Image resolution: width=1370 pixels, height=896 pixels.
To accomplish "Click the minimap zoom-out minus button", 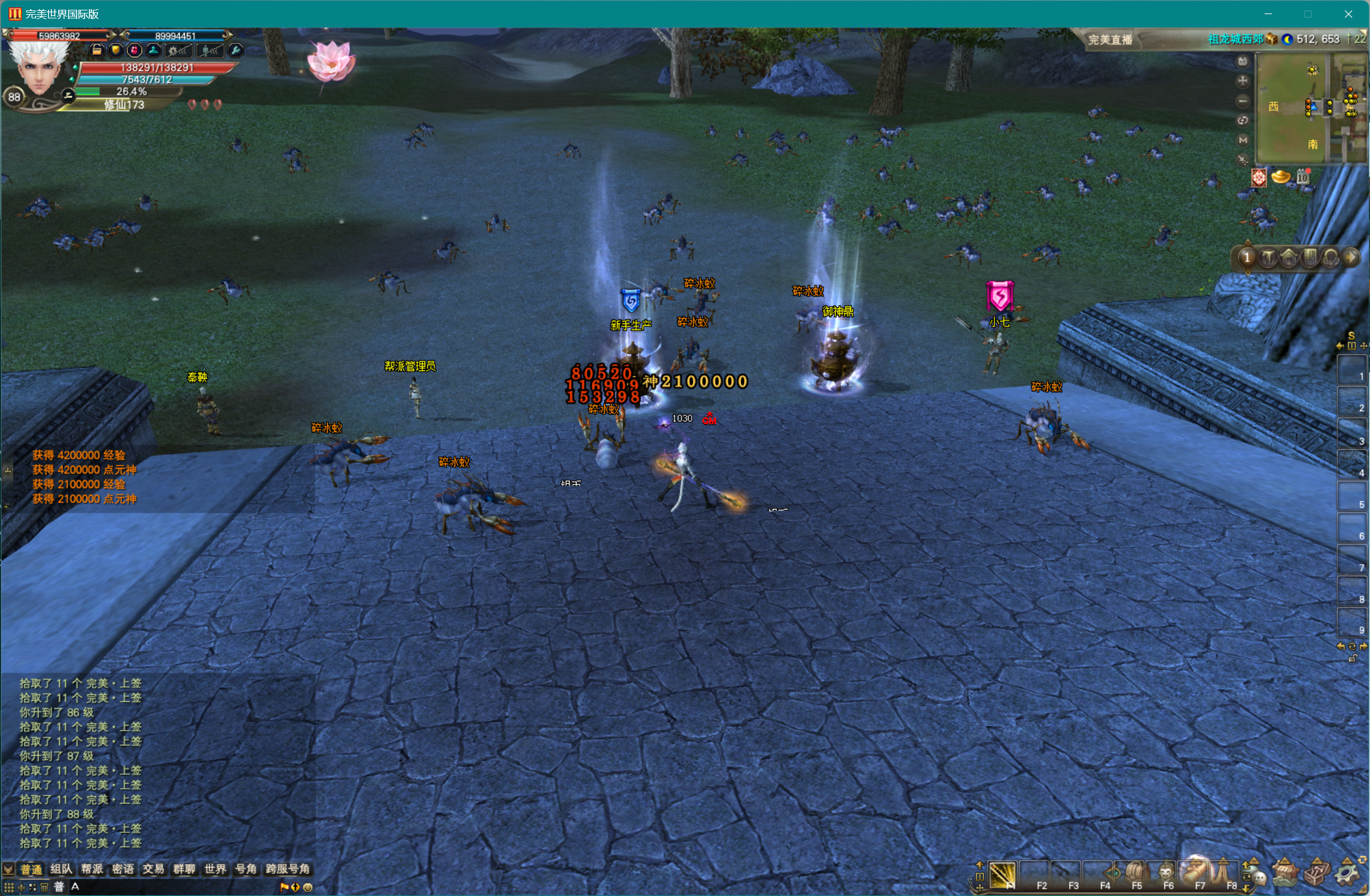I will (x=1243, y=101).
